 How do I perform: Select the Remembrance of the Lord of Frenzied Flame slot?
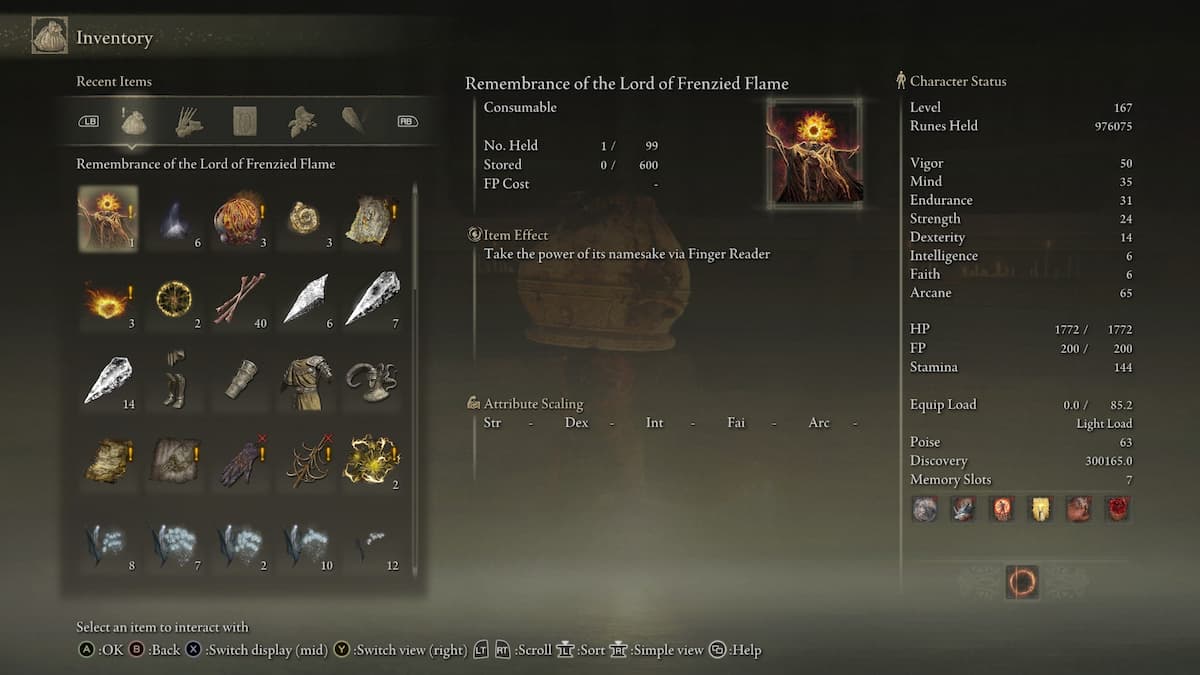pos(108,218)
